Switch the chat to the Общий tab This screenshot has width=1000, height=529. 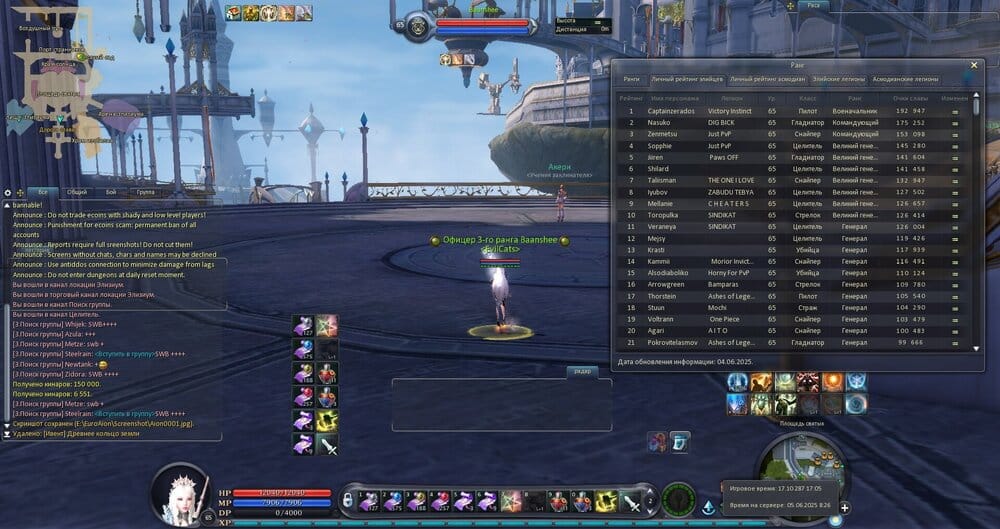pyautogui.click(x=76, y=191)
